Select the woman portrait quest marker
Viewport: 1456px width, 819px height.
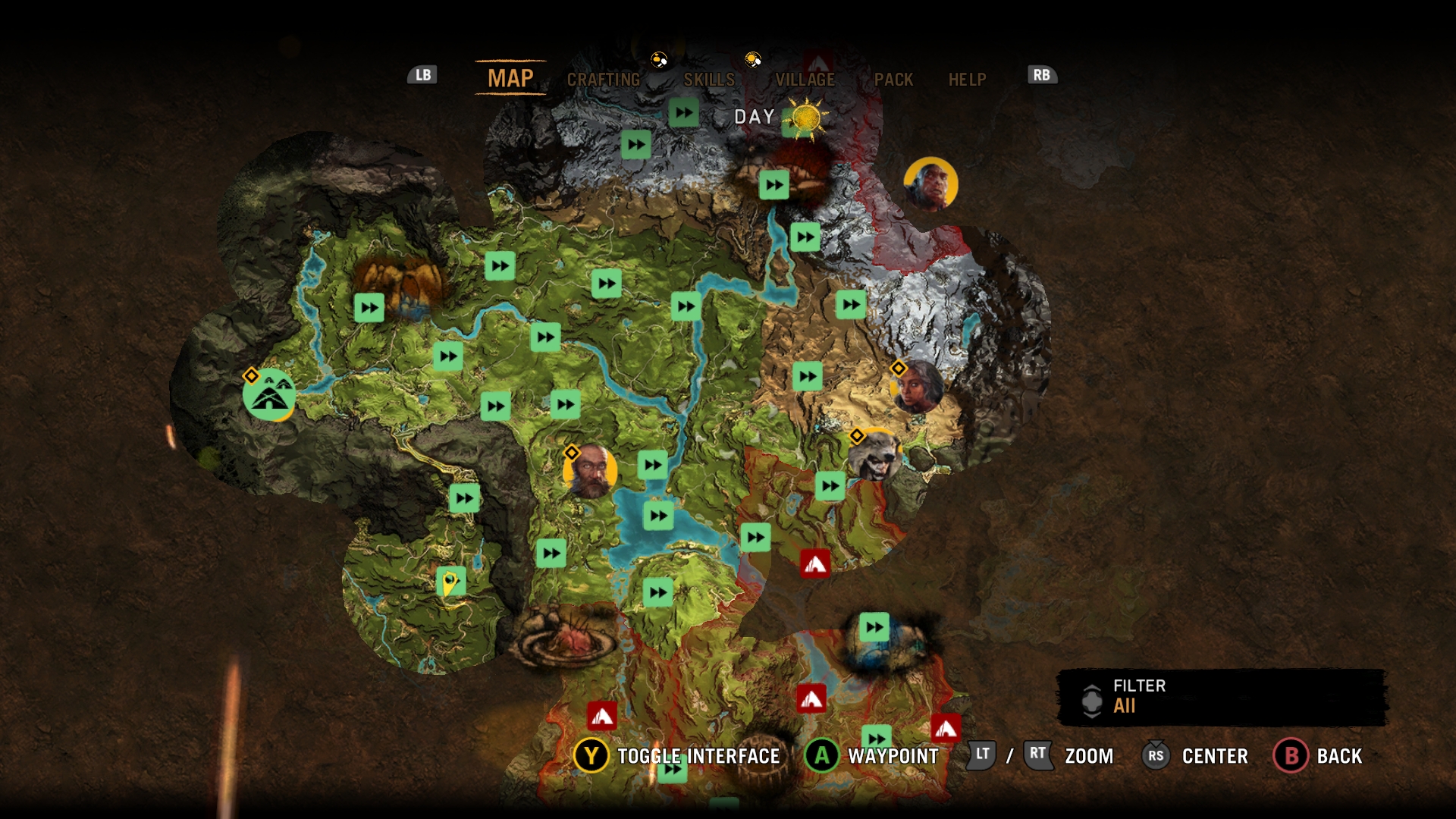[x=918, y=387]
